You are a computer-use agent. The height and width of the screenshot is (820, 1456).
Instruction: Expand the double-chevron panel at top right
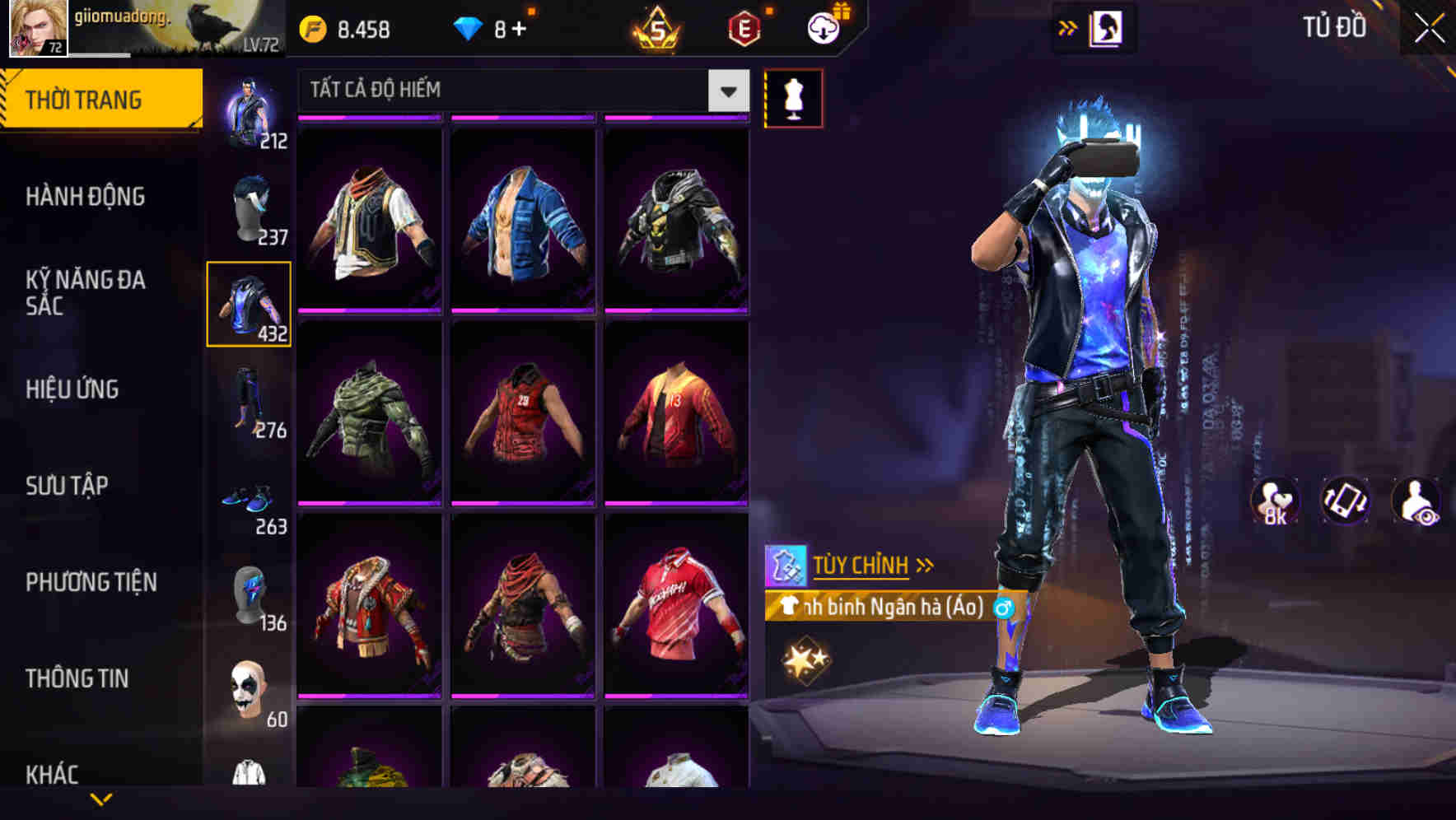click(x=1067, y=26)
